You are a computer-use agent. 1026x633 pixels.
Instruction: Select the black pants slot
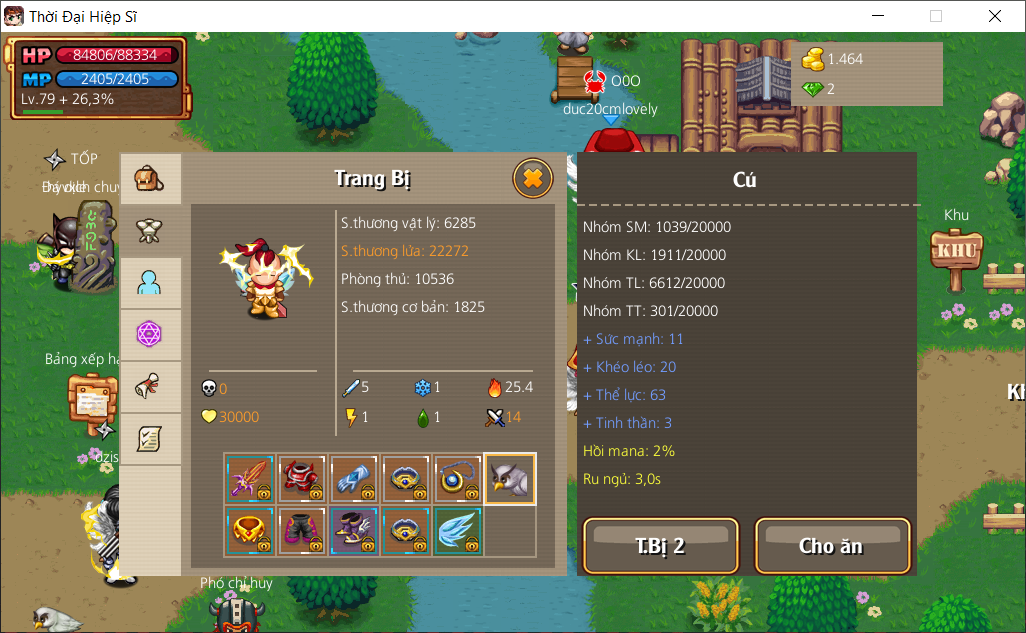click(x=302, y=531)
